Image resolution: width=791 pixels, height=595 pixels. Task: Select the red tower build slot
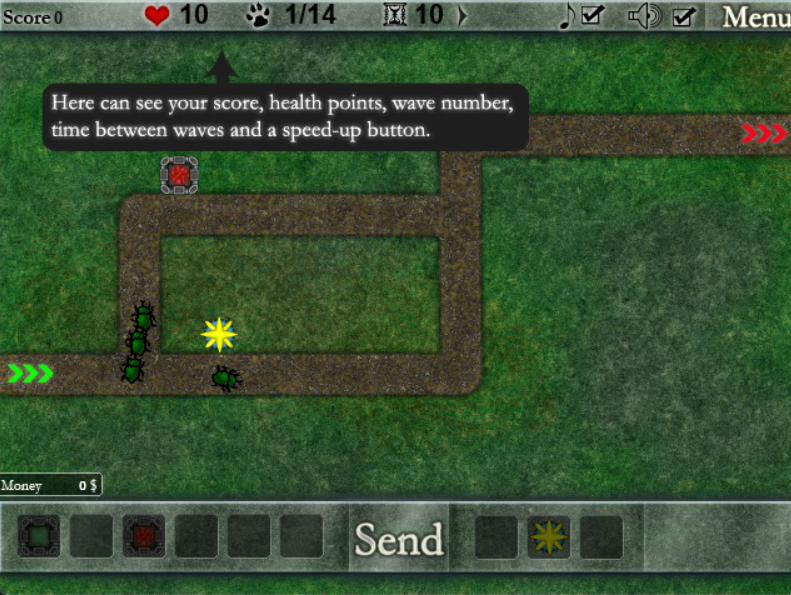(x=143, y=537)
